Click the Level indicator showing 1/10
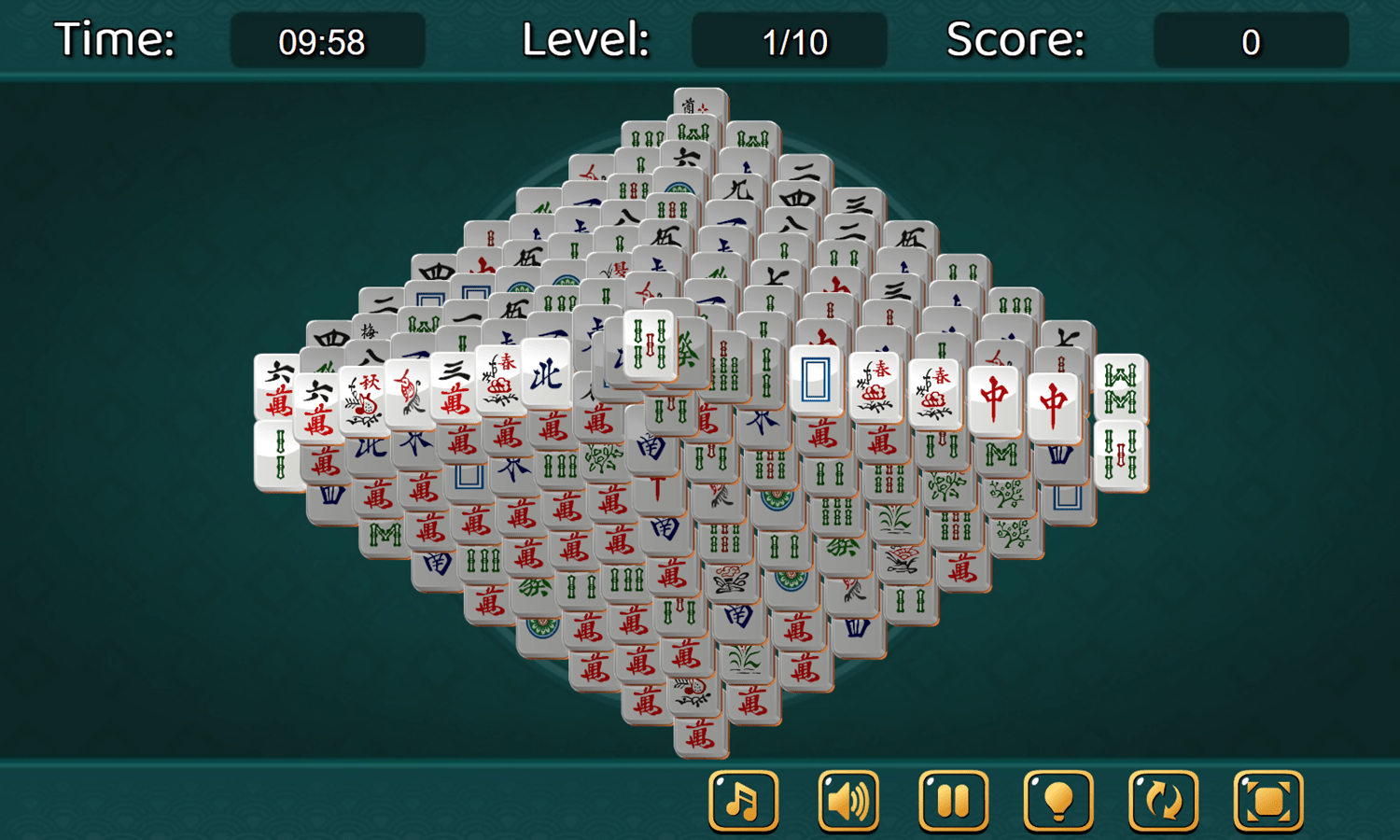This screenshot has width=1400, height=840. pos(789,40)
